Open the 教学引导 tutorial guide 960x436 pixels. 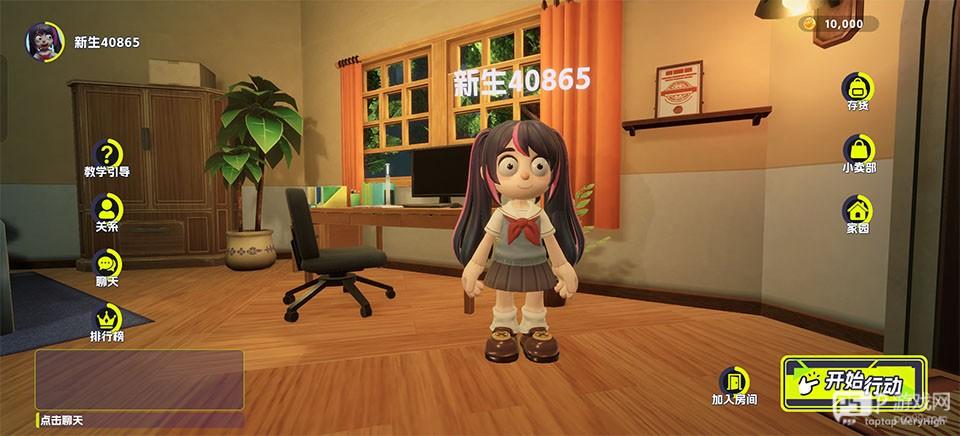(x=107, y=154)
